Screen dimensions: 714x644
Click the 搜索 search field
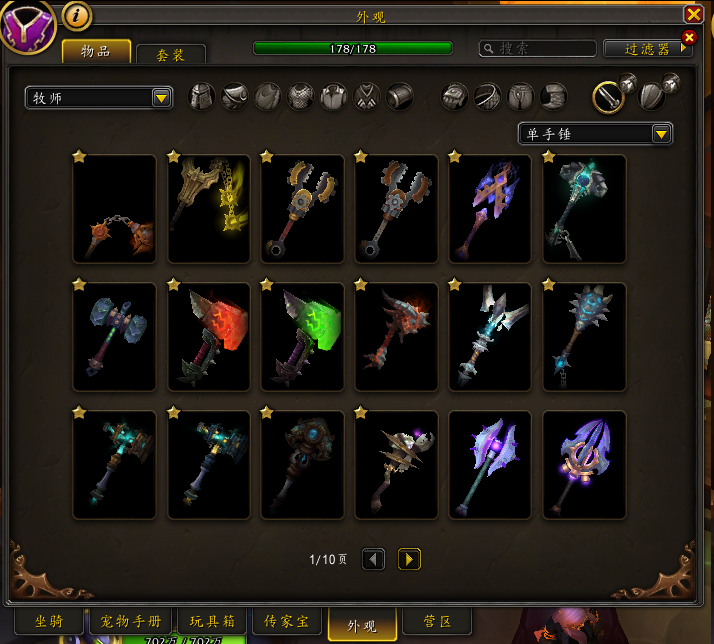538,48
